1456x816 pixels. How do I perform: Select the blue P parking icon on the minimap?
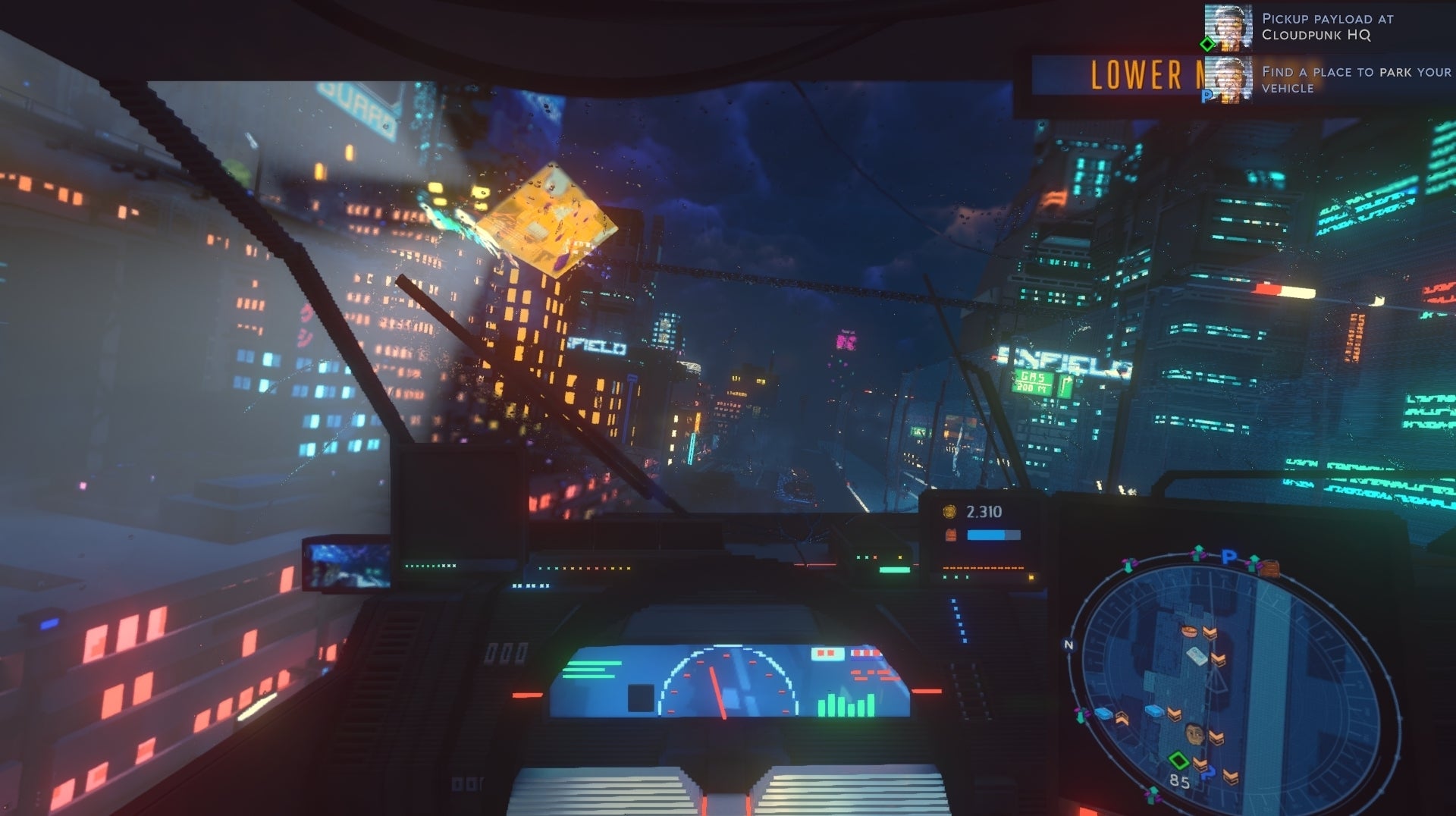pyautogui.click(x=1230, y=555)
